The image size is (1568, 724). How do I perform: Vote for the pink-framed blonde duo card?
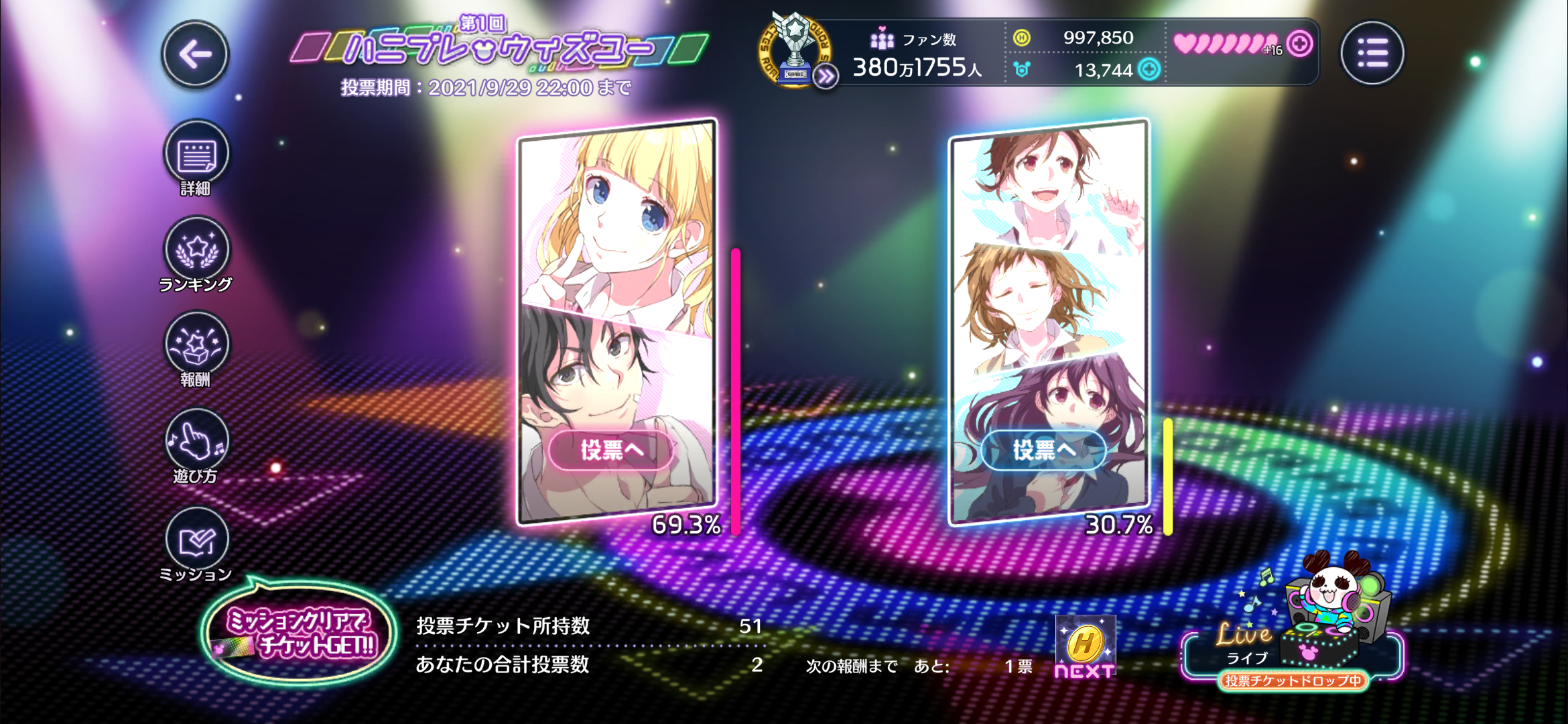pyautogui.click(x=611, y=450)
